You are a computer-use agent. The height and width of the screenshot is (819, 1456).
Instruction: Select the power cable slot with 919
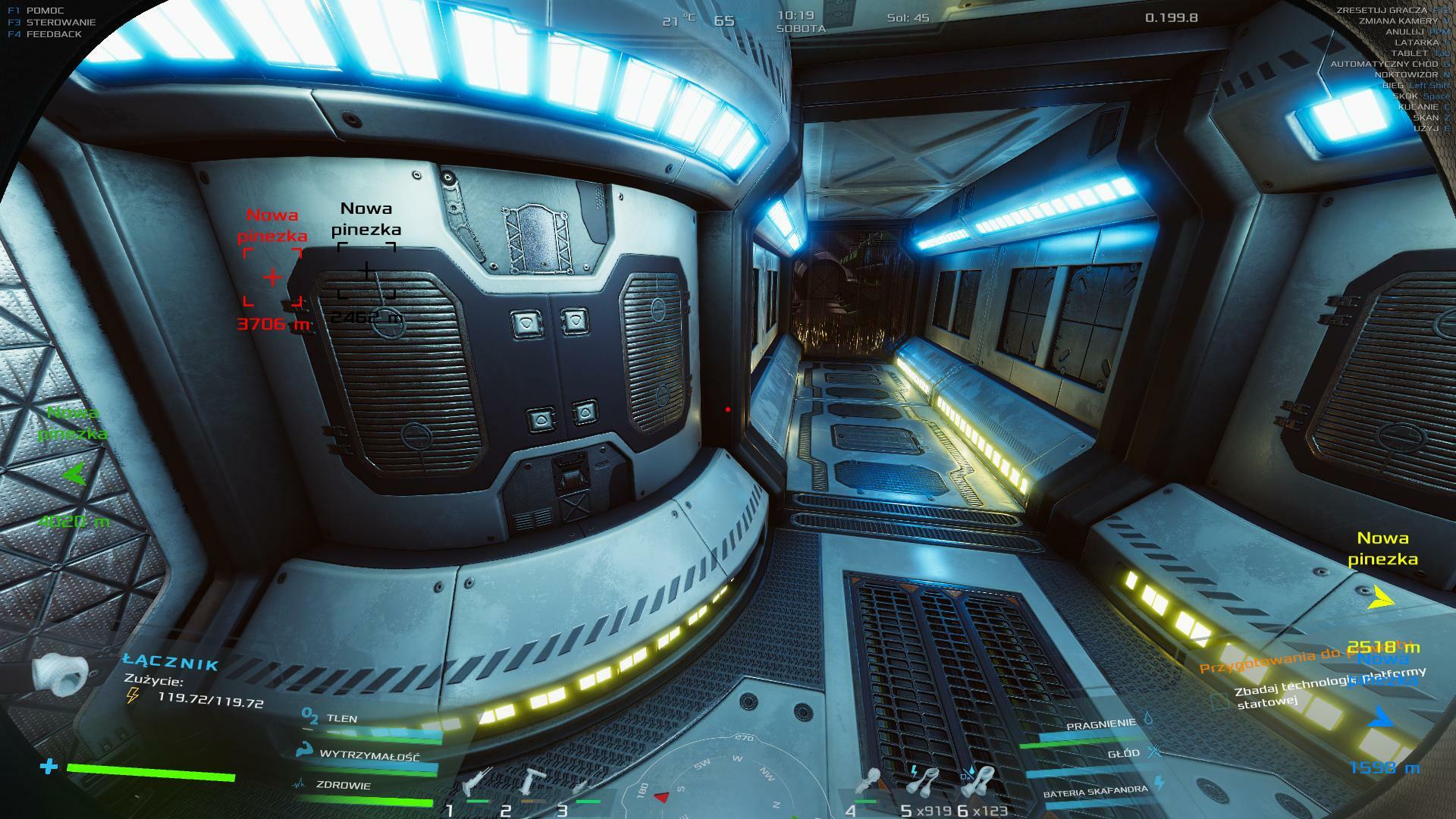coord(924,783)
